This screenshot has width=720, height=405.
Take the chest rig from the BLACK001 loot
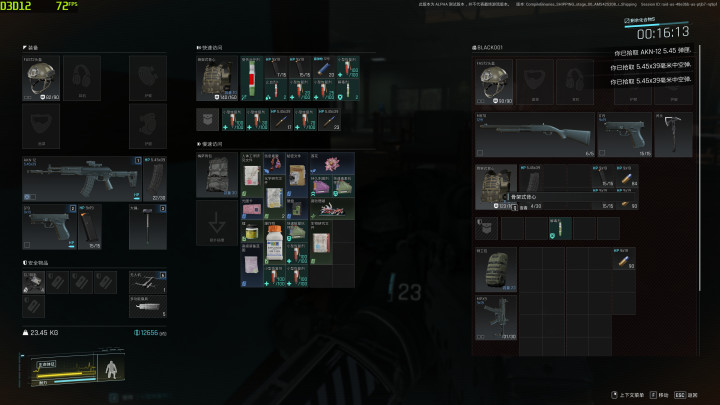[x=494, y=184]
